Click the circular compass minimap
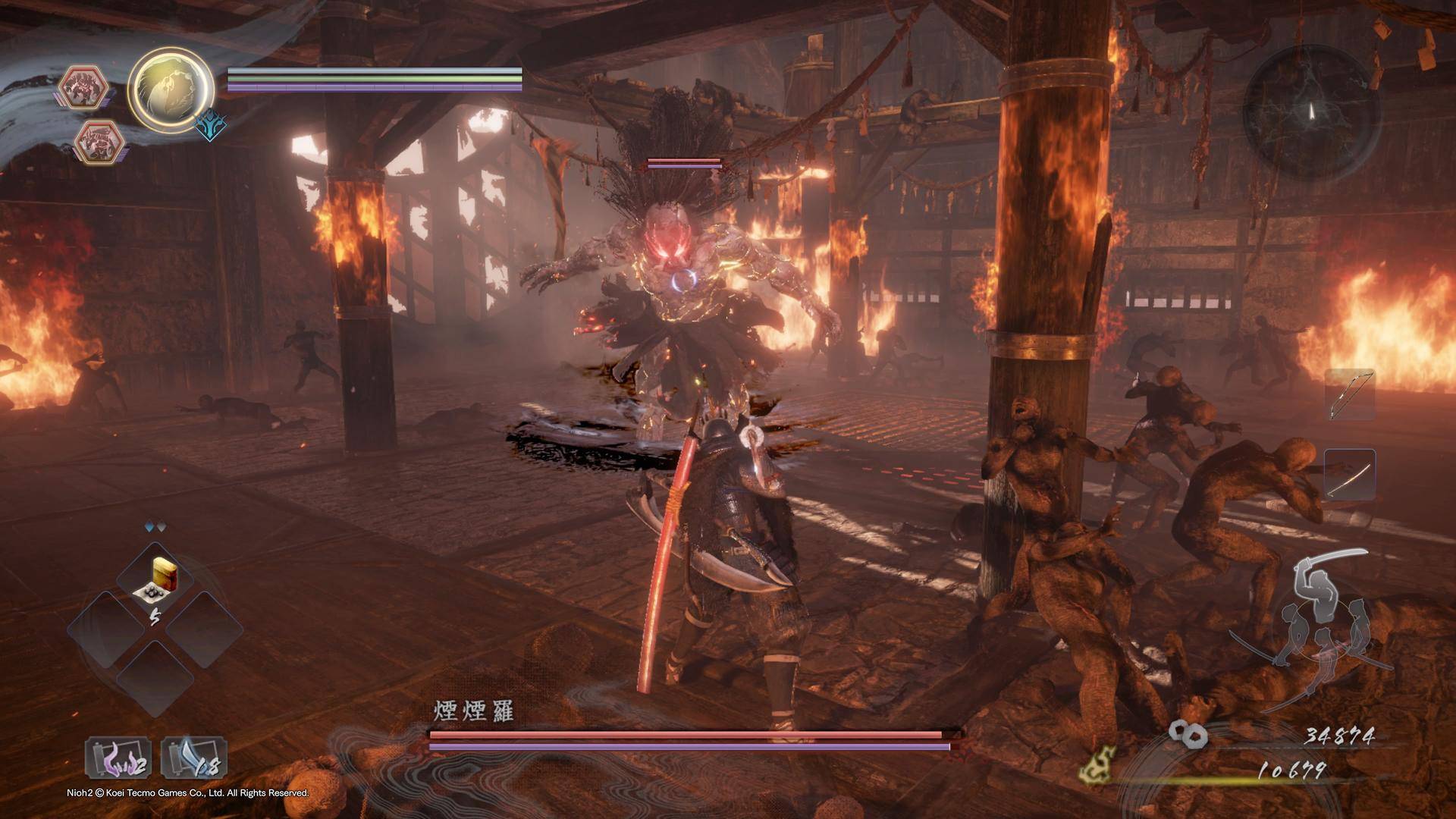Image resolution: width=1456 pixels, height=819 pixels. 1311,112
